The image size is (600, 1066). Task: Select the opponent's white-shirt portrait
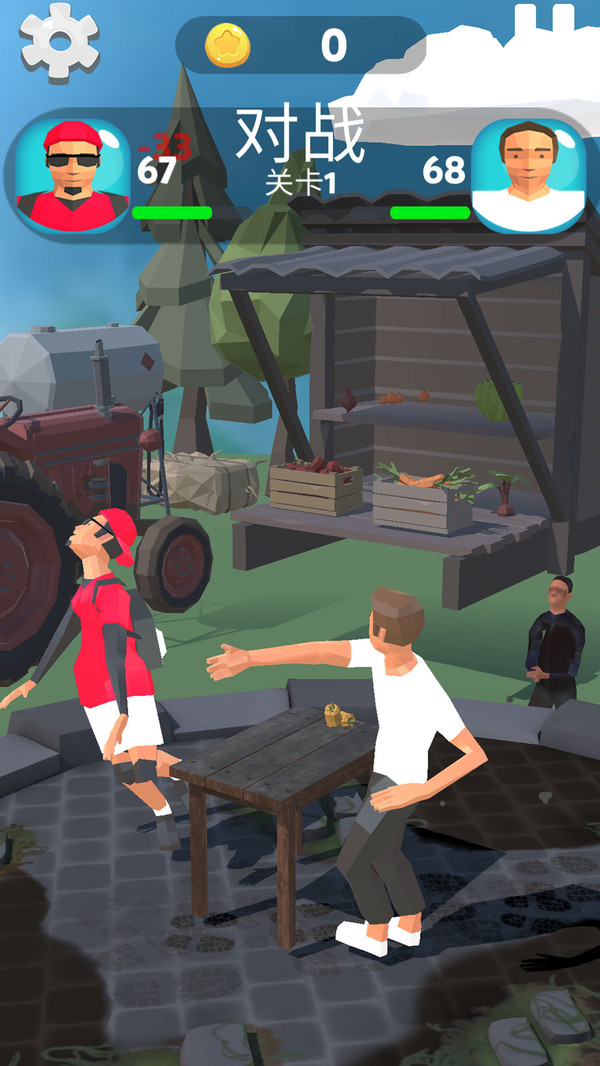click(x=528, y=176)
